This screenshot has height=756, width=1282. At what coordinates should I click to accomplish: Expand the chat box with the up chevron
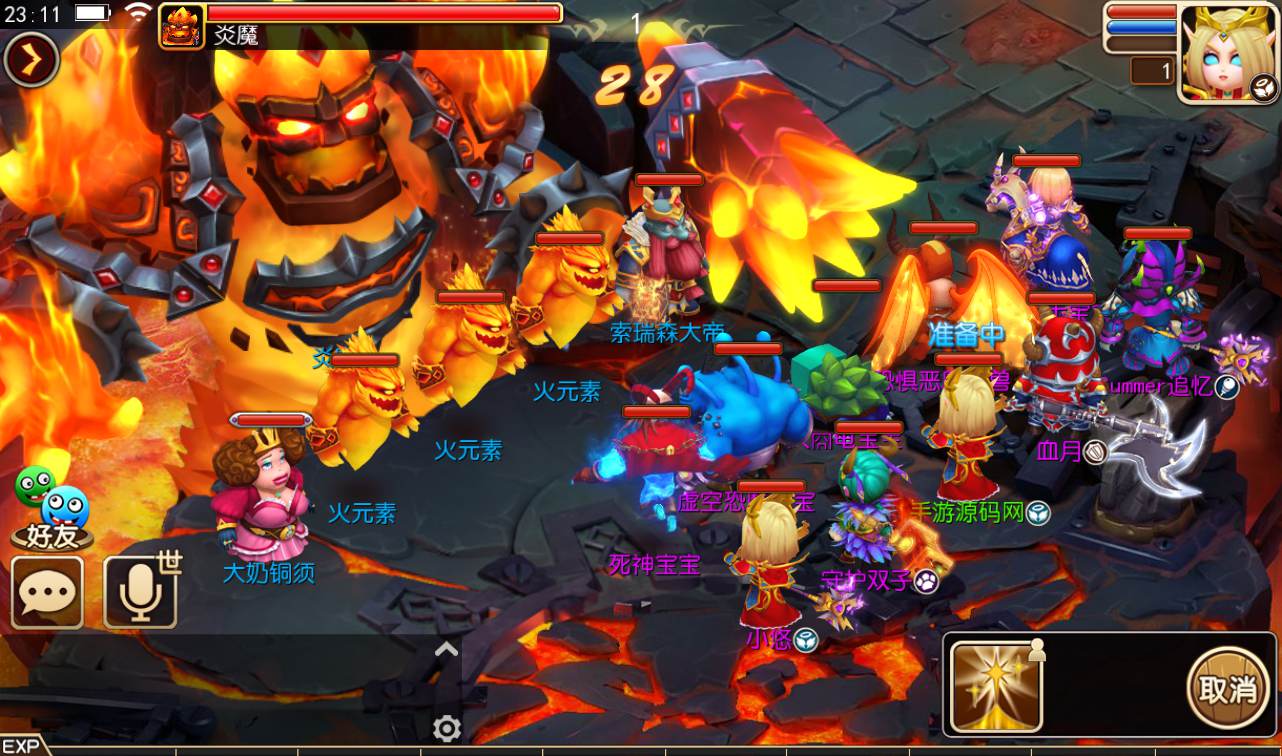[446, 650]
